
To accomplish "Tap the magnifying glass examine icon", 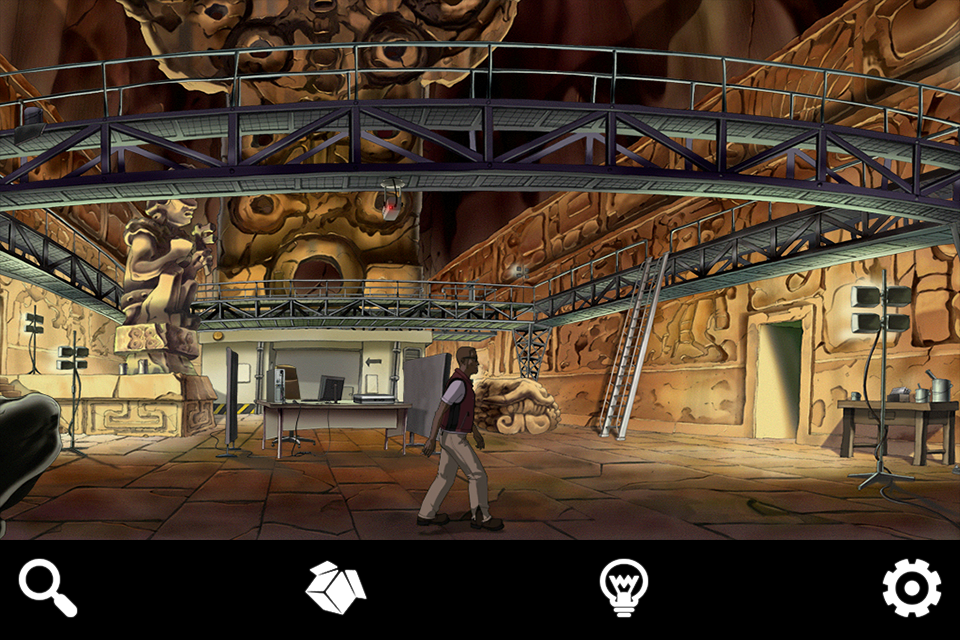I will [47, 587].
